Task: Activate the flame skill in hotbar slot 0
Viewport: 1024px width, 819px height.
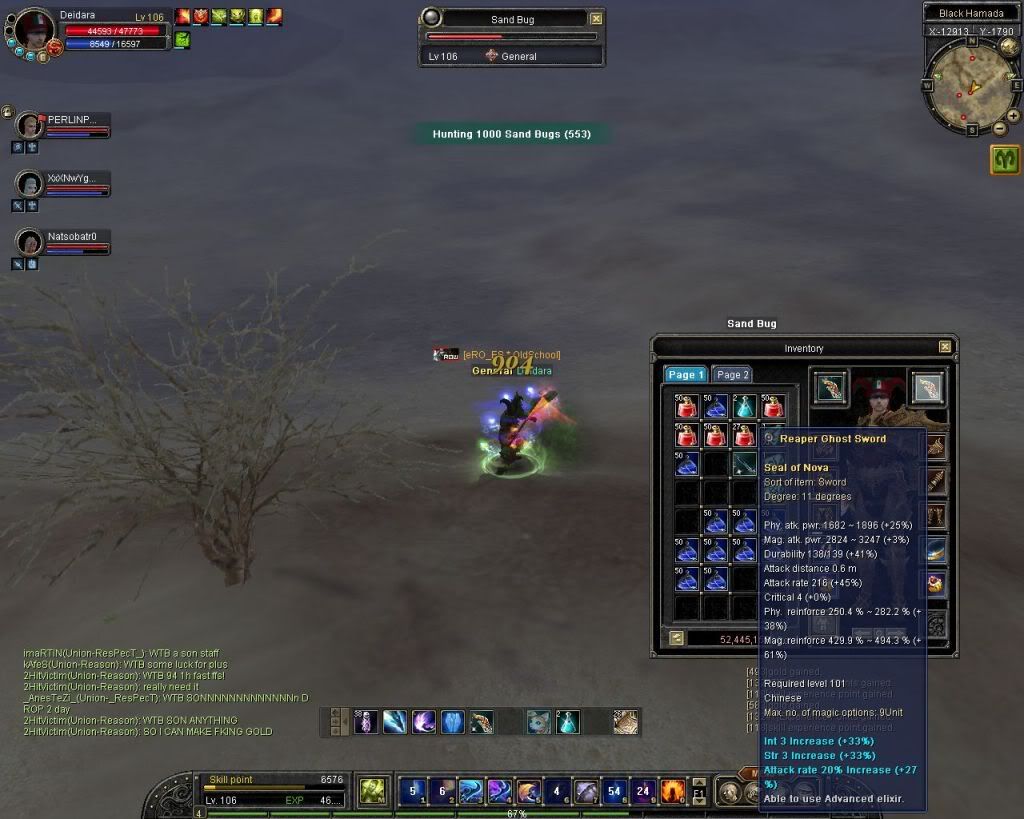Action: click(x=672, y=791)
